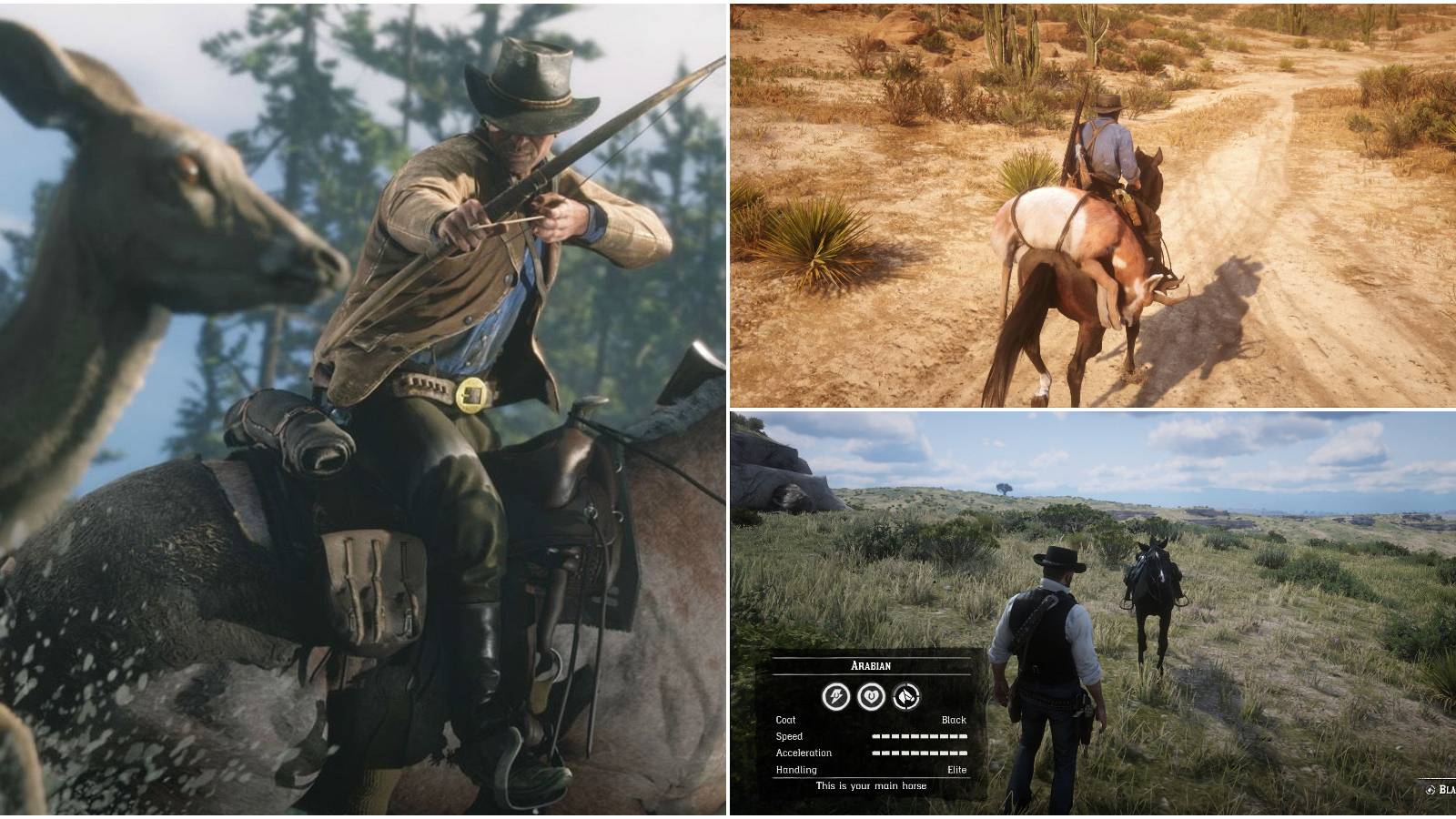This screenshot has width=1456, height=819.
Task: Select the horse stamina lightning icon
Action: click(x=835, y=697)
